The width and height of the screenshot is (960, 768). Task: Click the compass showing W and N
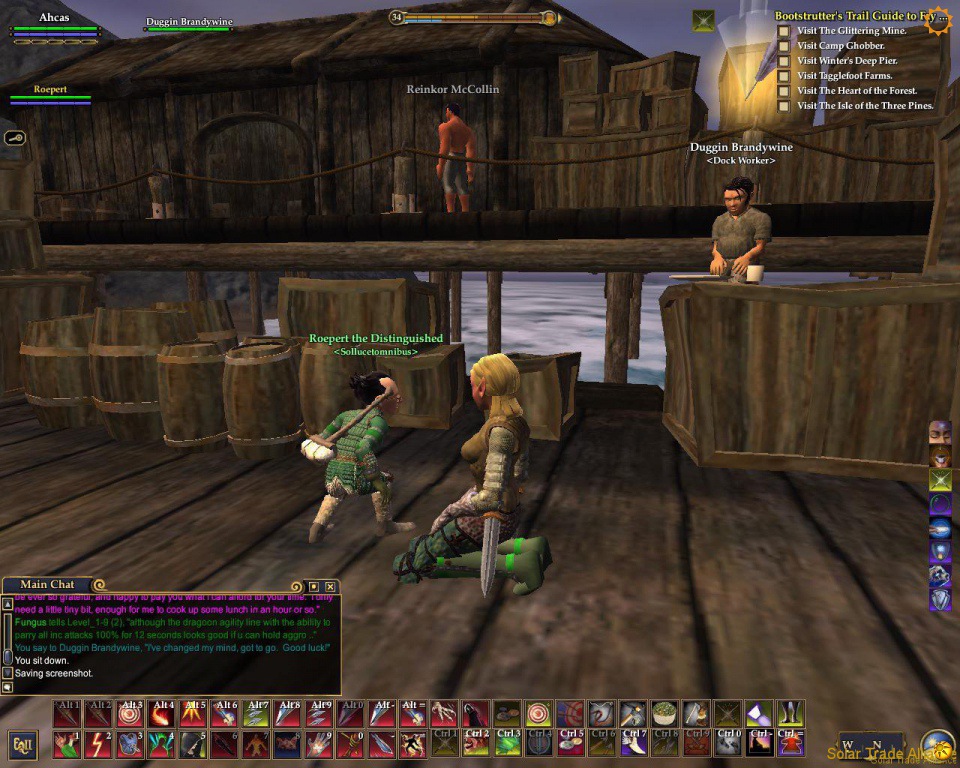[861, 746]
